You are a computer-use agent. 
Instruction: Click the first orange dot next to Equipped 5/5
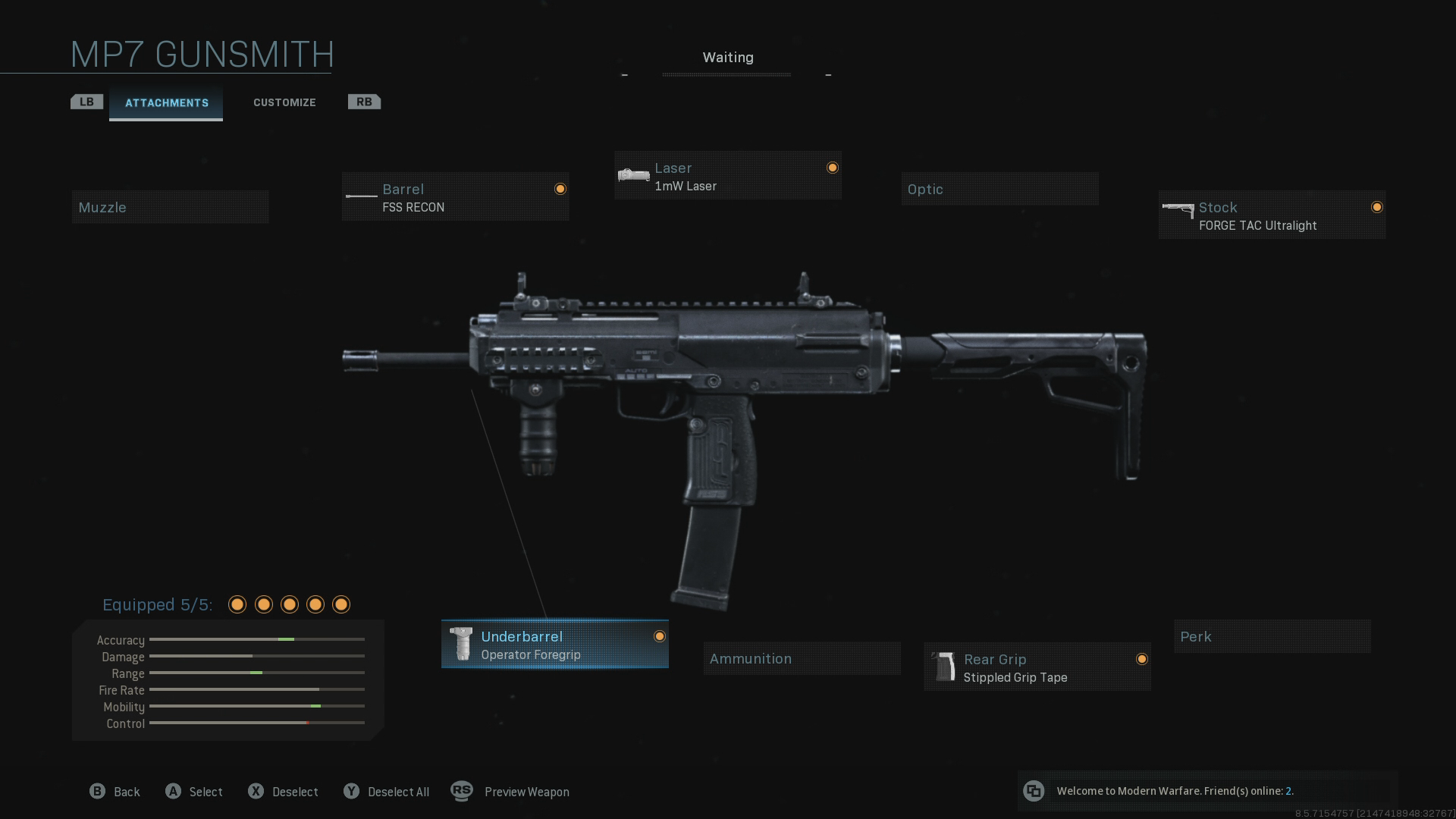[x=237, y=604]
